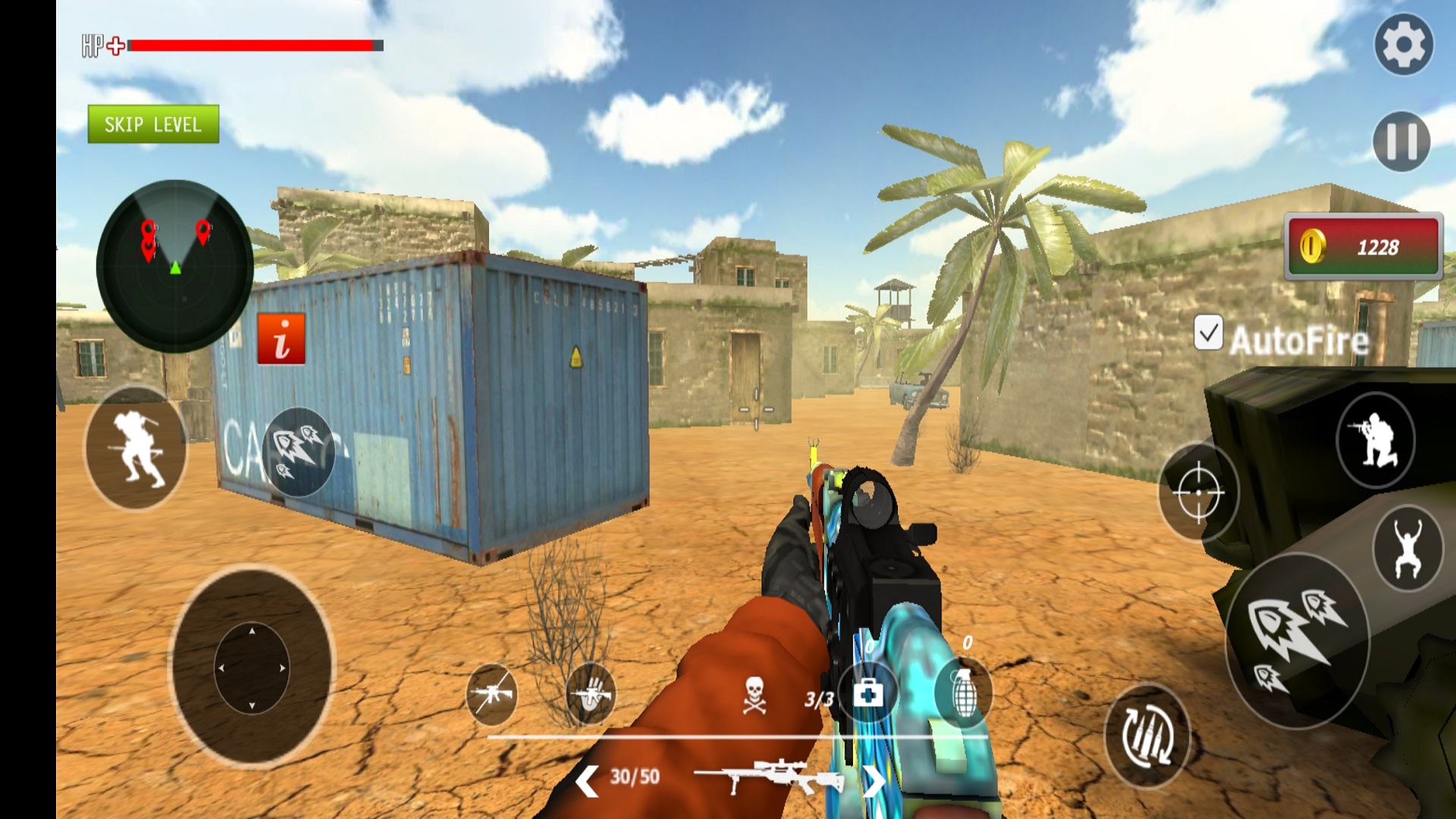The height and width of the screenshot is (819, 1456).
Task: Tap the Skip Level button
Action: pos(153,124)
